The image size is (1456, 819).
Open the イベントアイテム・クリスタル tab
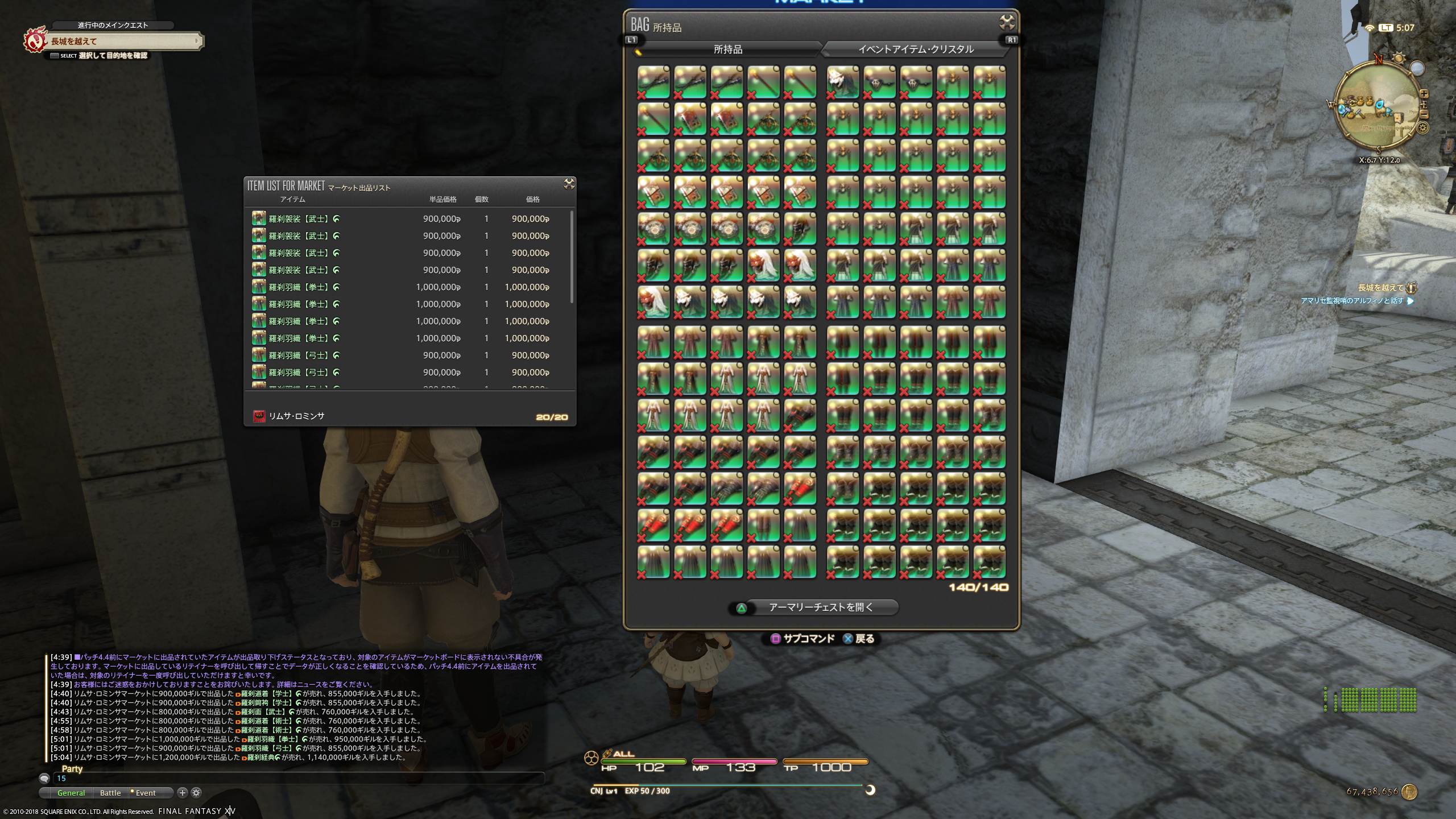coord(915,49)
